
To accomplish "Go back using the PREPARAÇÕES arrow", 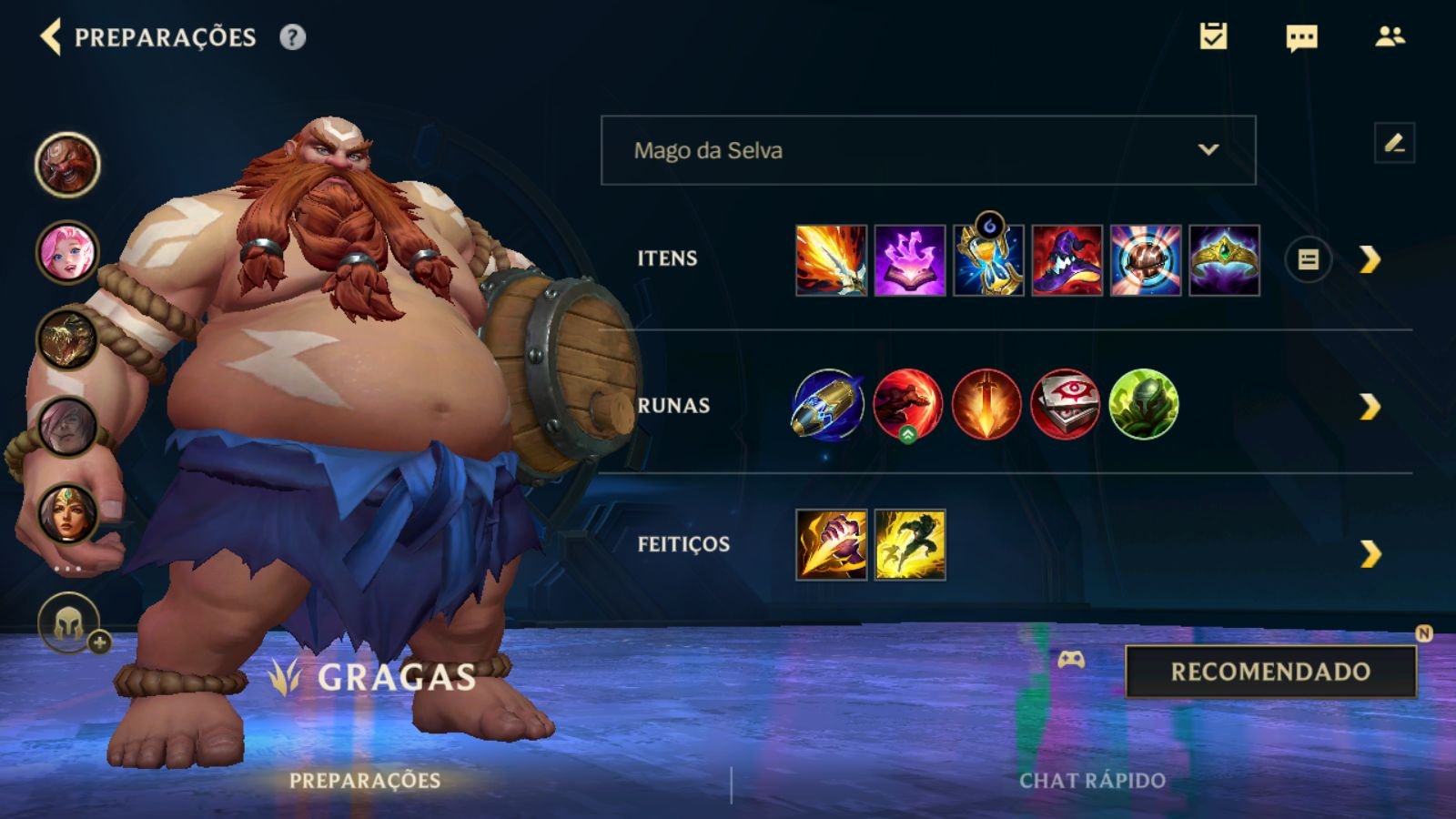I will point(50,38).
